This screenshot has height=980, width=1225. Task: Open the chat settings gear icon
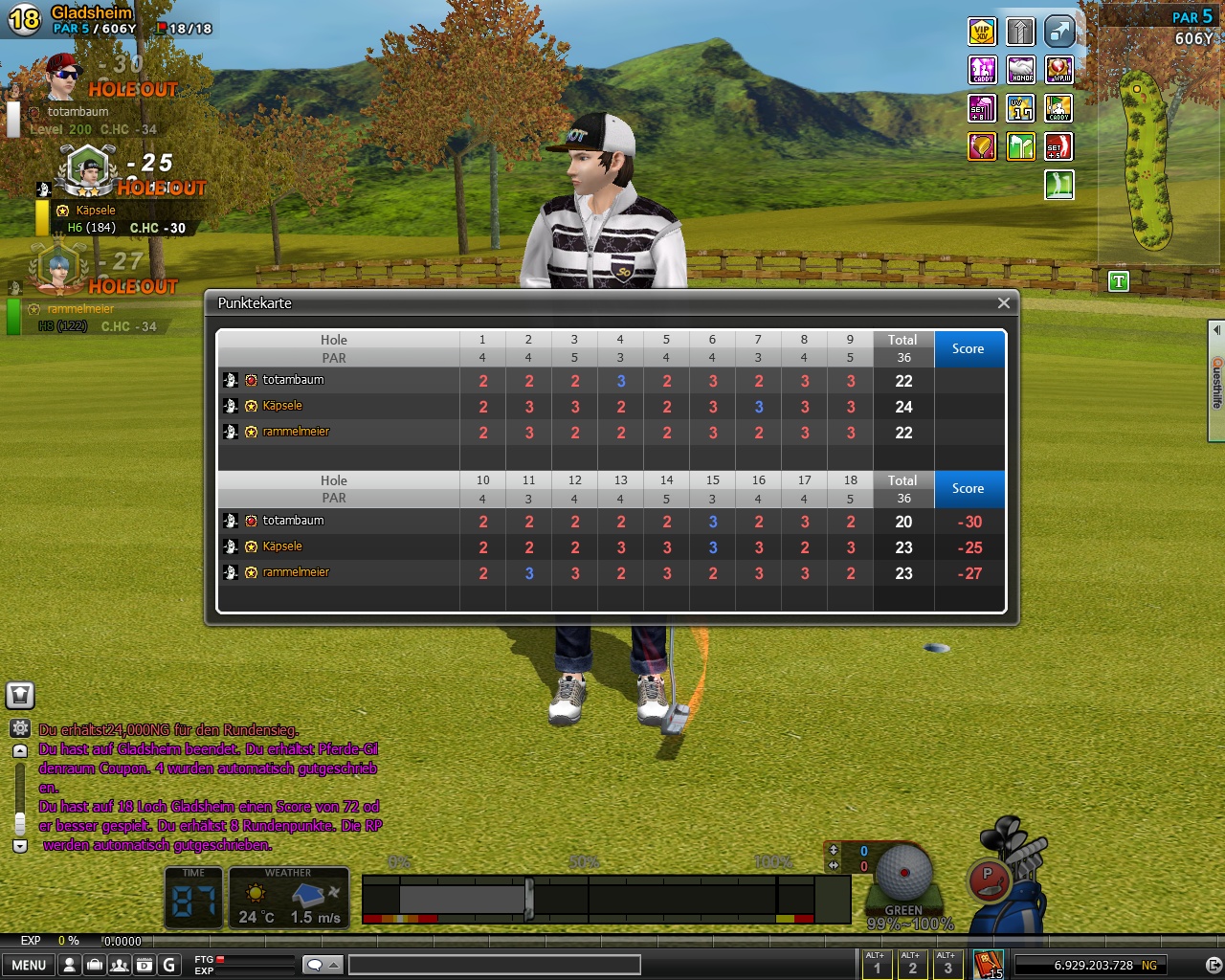pos(20,728)
